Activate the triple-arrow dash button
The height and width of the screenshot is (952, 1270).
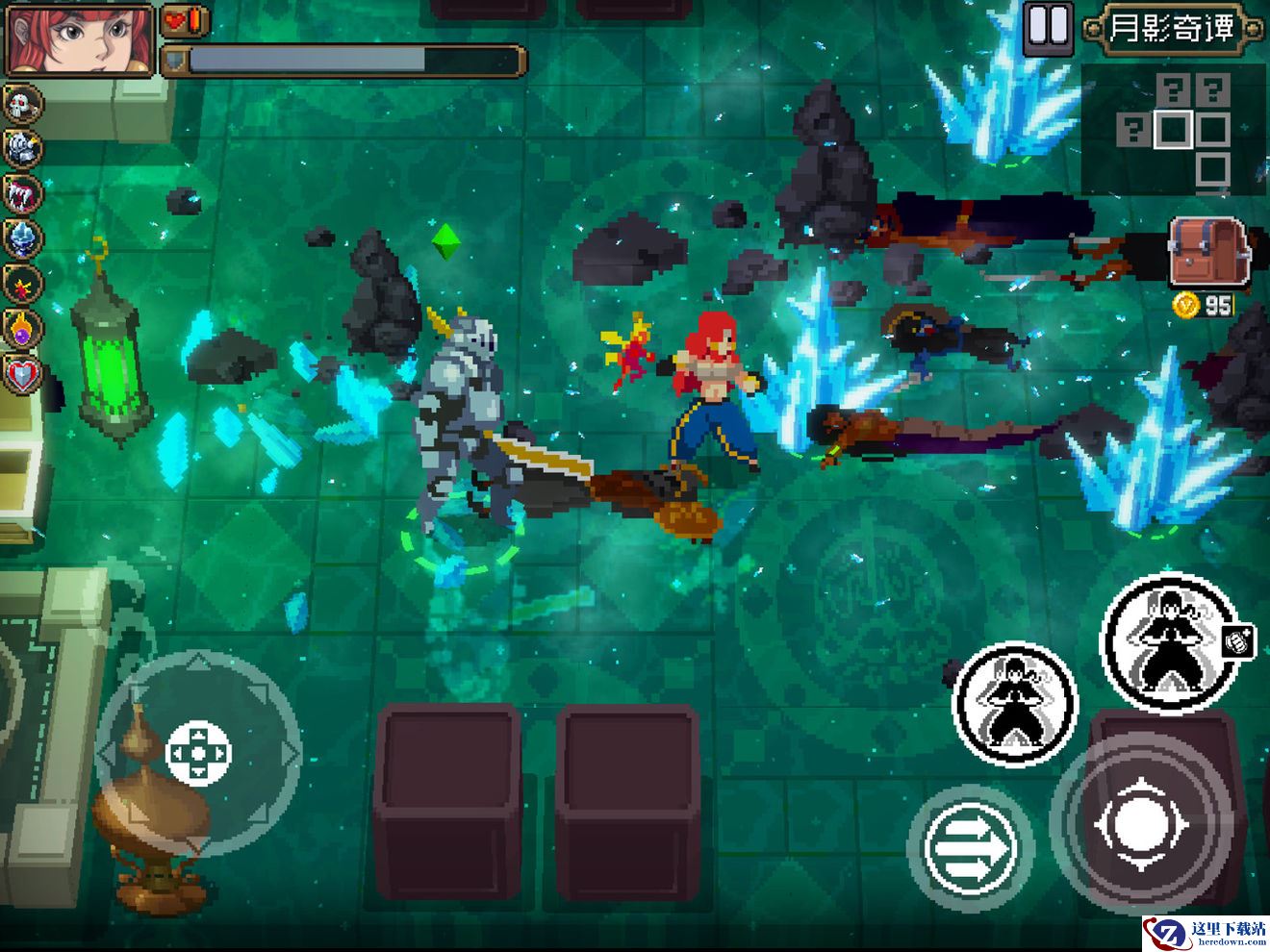pos(970,846)
